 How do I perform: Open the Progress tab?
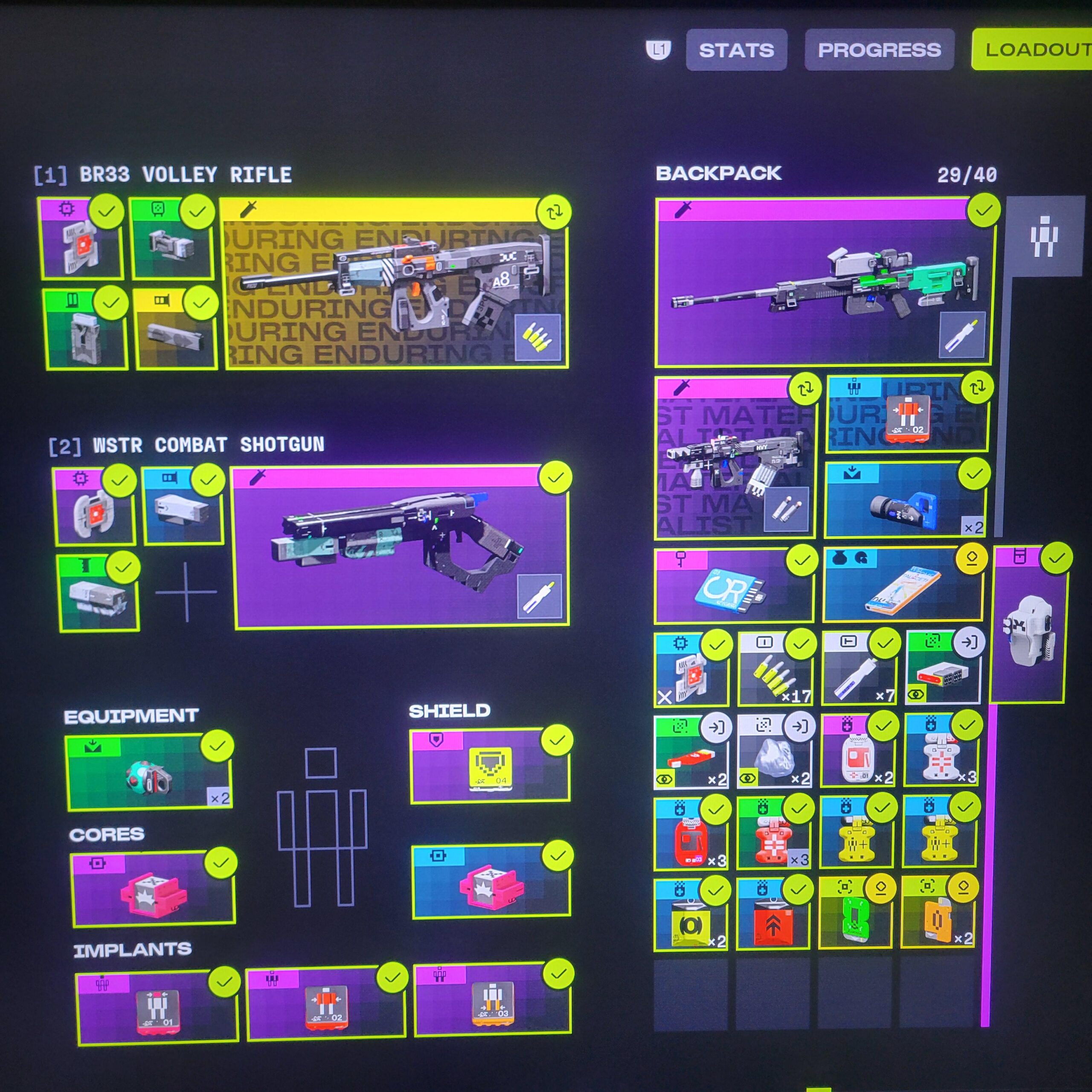tap(879, 50)
